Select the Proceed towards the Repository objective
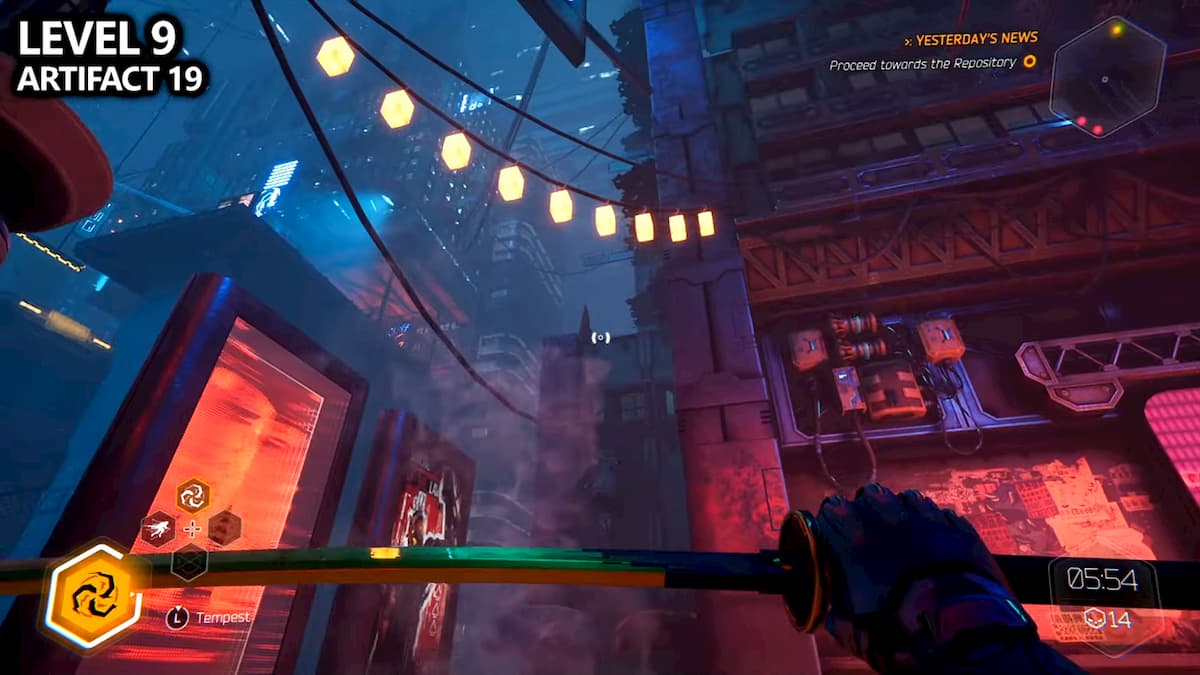The image size is (1200, 675). click(922, 63)
